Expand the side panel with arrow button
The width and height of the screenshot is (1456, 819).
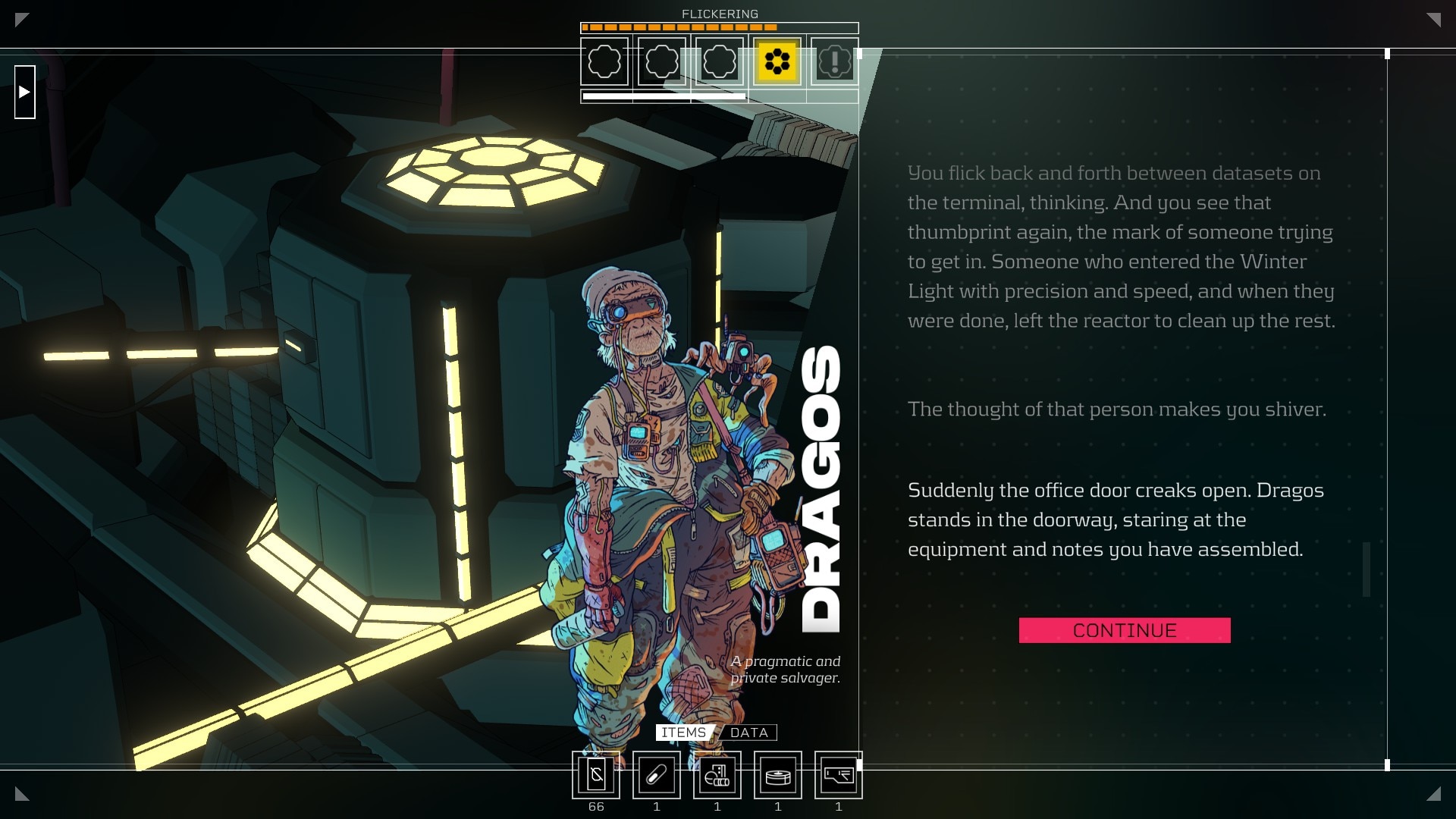[25, 92]
